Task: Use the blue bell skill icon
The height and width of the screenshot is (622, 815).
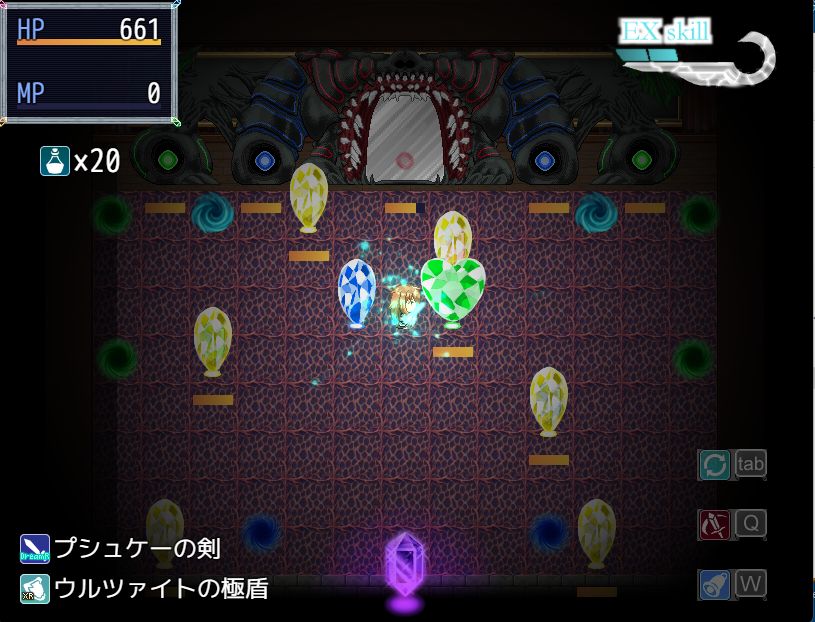Action: coord(714,584)
